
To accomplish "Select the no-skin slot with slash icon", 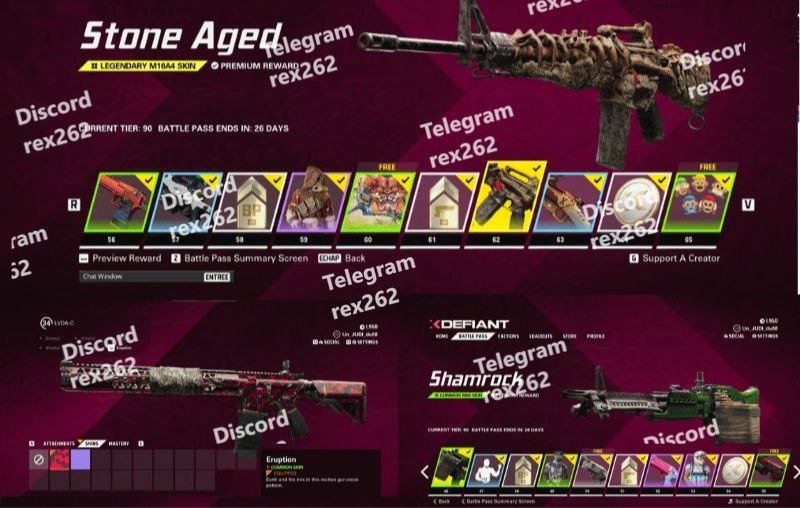I will (x=38, y=459).
